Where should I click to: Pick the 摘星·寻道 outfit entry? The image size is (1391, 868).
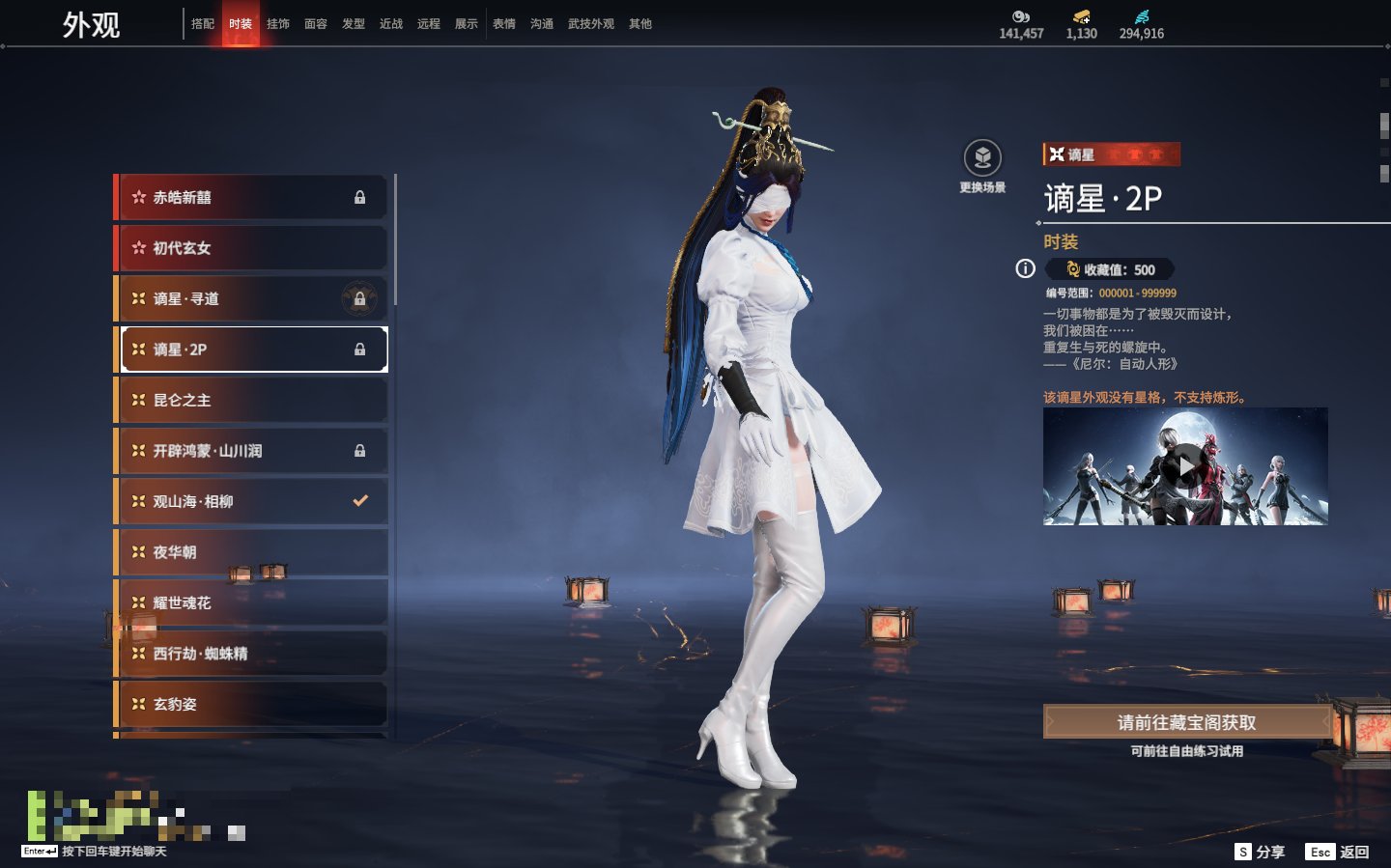pos(251,298)
